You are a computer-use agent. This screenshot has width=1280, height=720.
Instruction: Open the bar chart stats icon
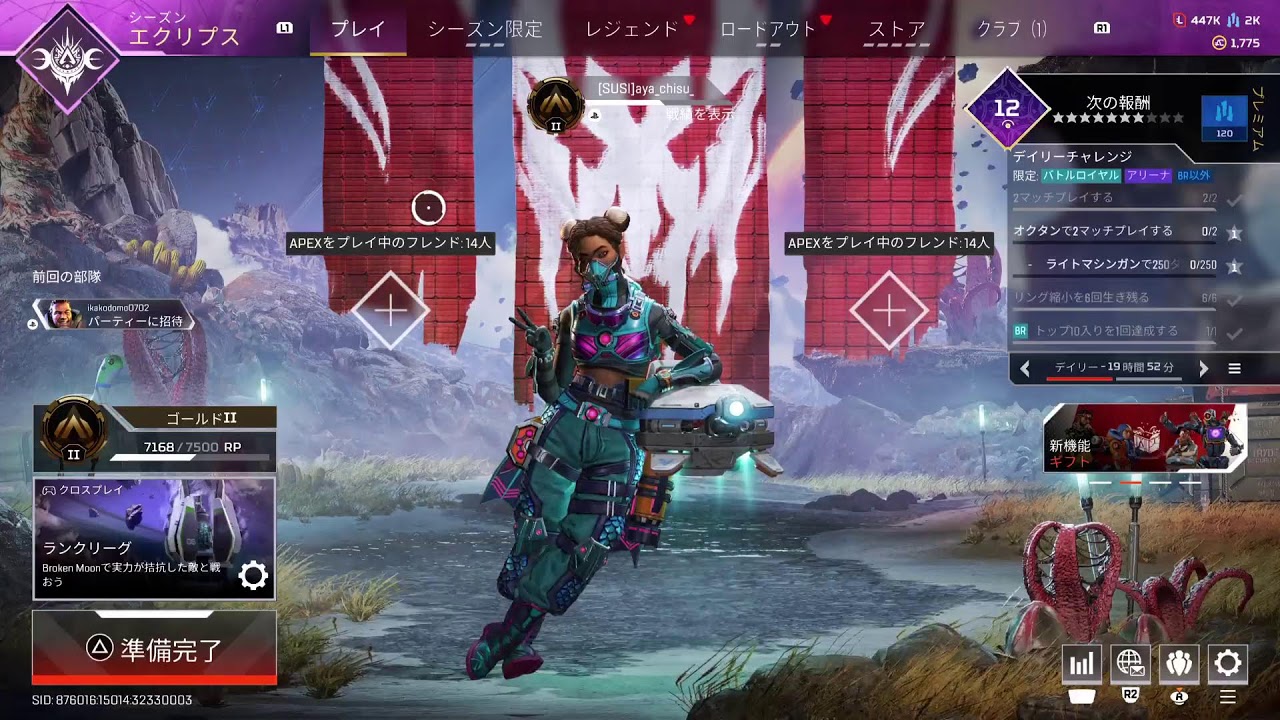tap(1081, 664)
